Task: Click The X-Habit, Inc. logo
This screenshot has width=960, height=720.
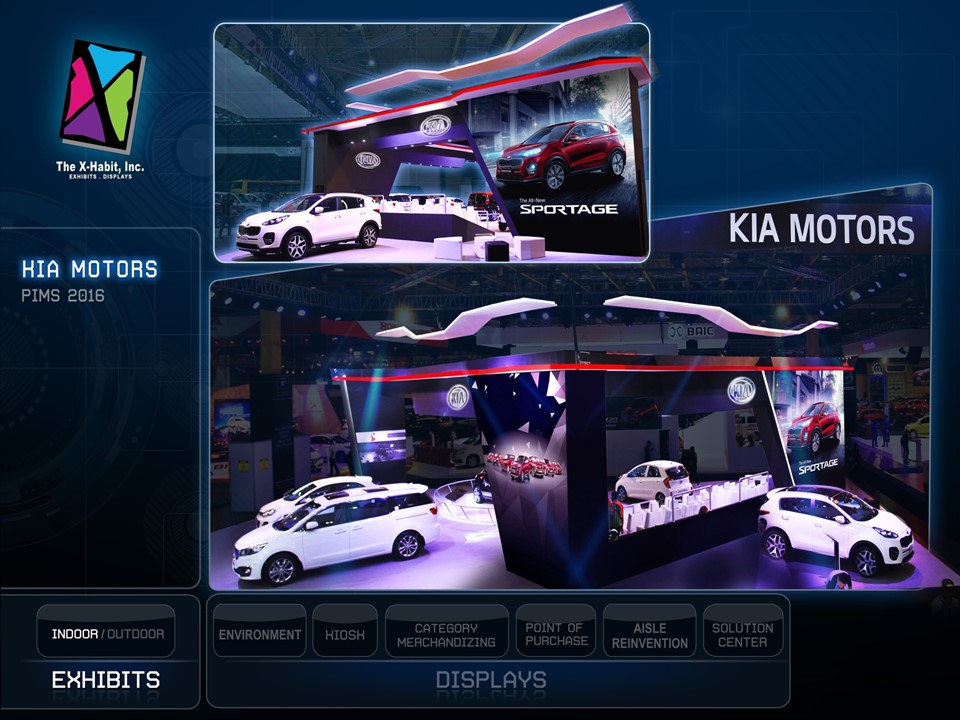Action: coord(101,105)
